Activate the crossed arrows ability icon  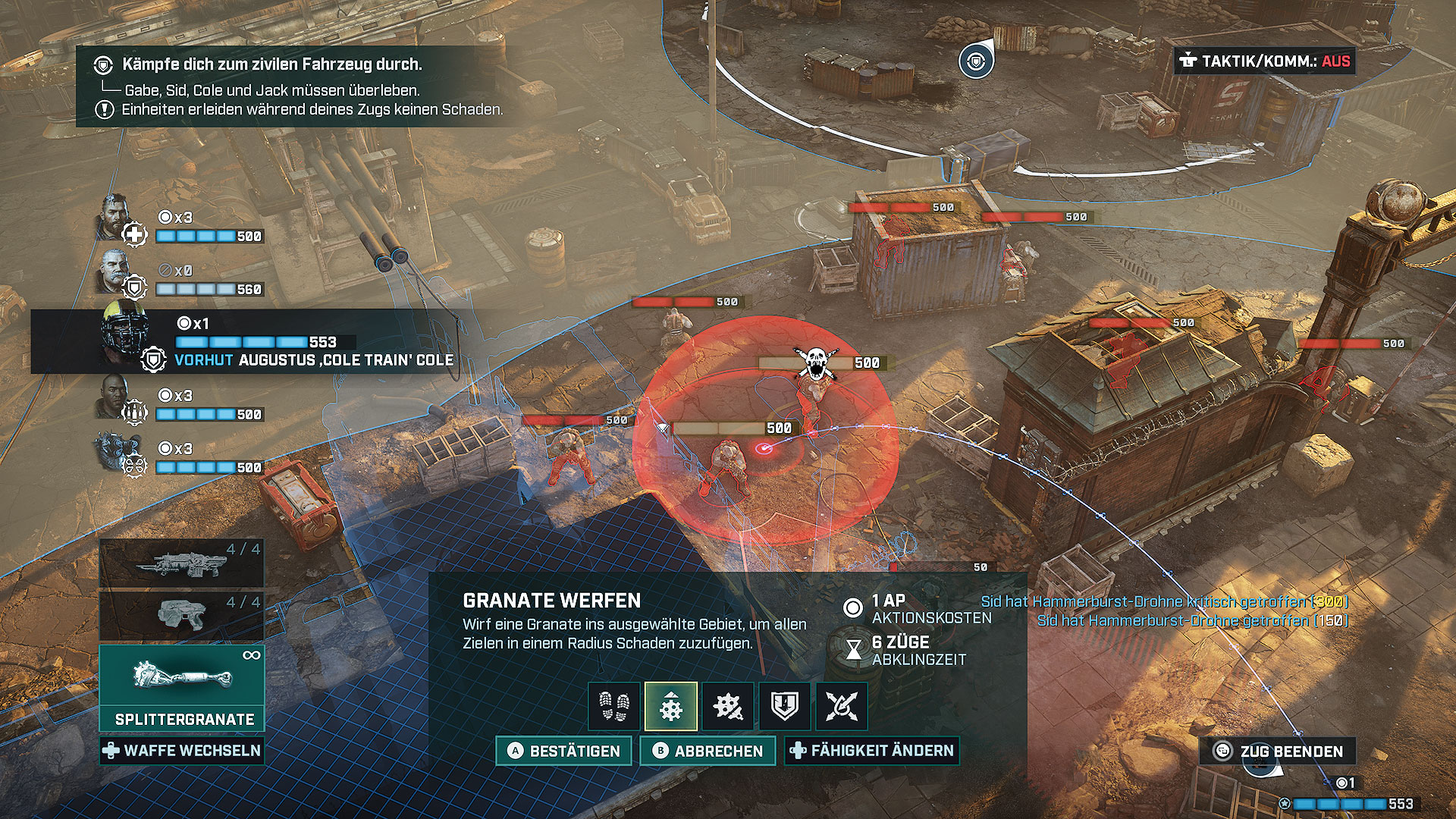[x=841, y=707]
